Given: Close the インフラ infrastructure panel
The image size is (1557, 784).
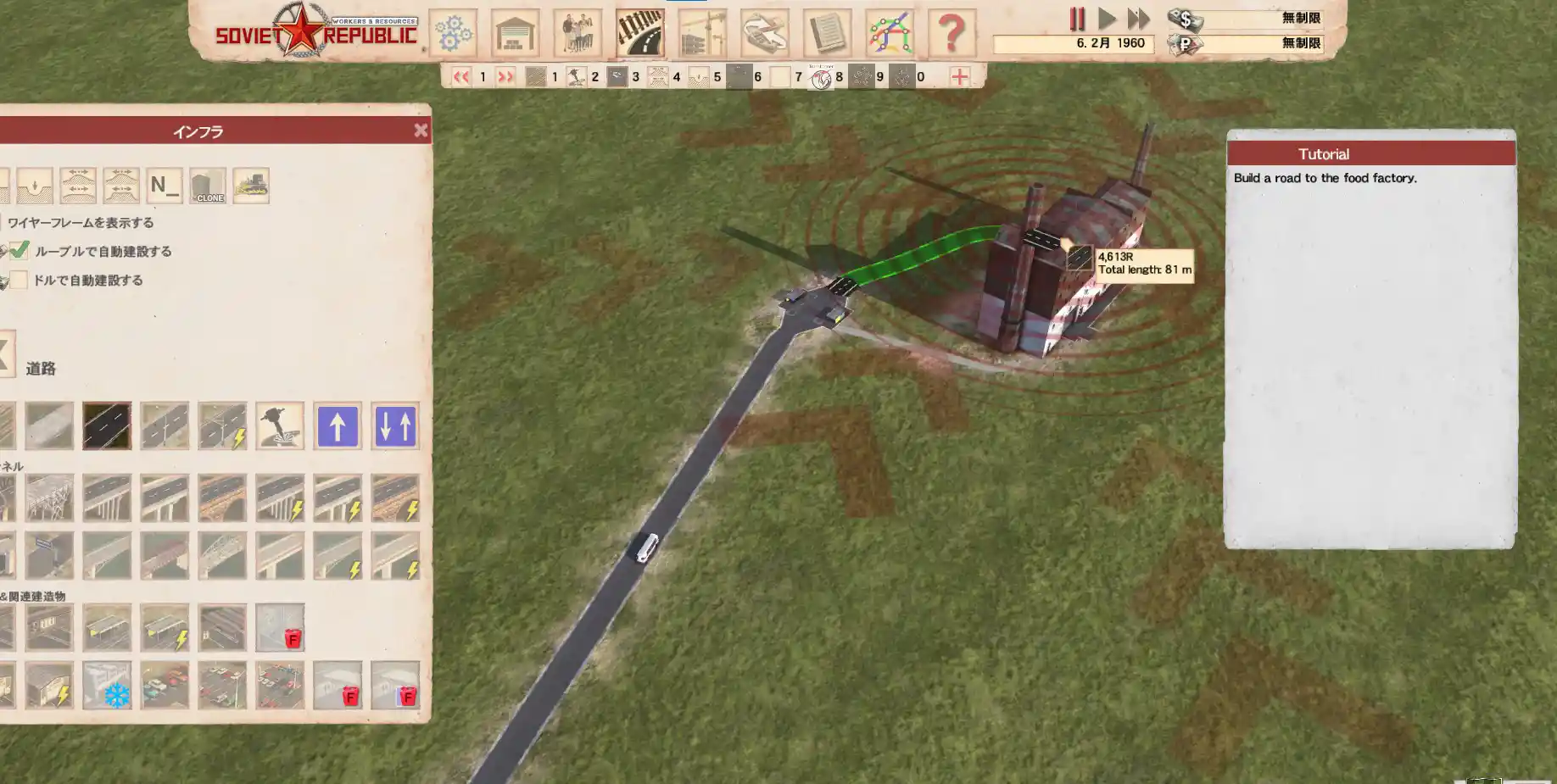Looking at the screenshot, I should (421, 131).
